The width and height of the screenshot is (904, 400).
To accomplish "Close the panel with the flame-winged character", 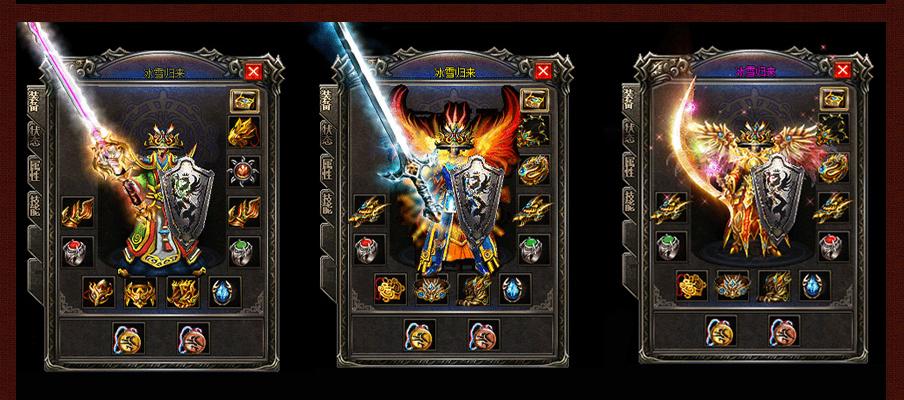I will click(540, 72).
